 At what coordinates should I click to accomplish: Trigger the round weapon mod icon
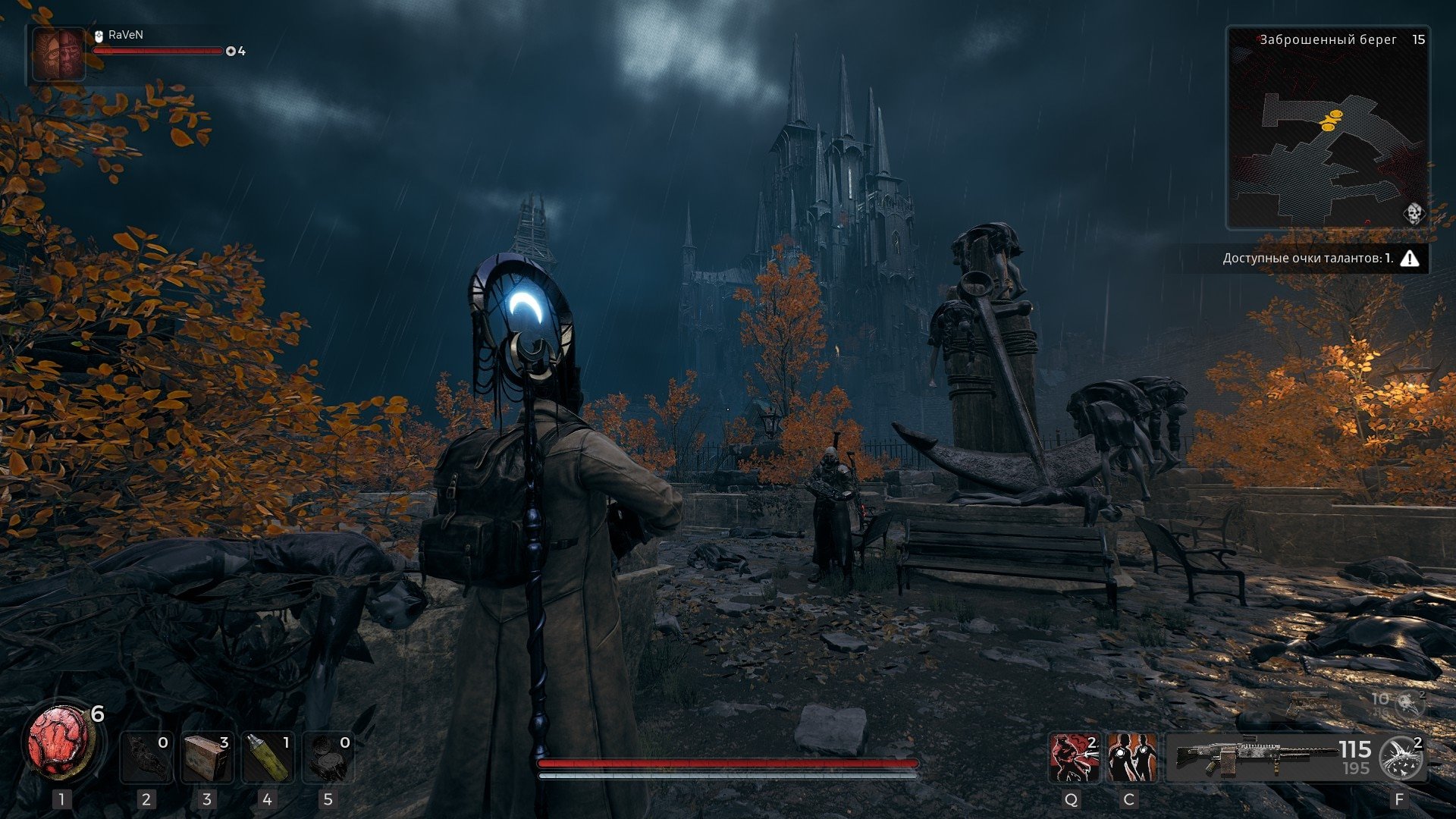(x=1402, y=758)
